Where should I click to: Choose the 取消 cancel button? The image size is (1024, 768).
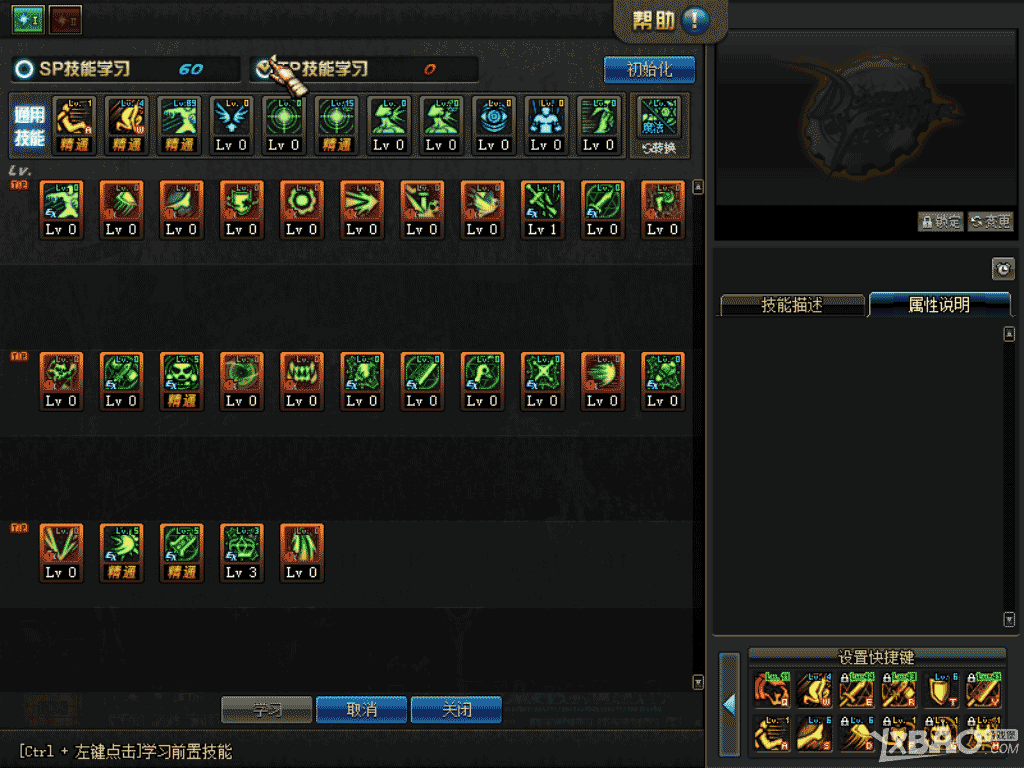361,710
